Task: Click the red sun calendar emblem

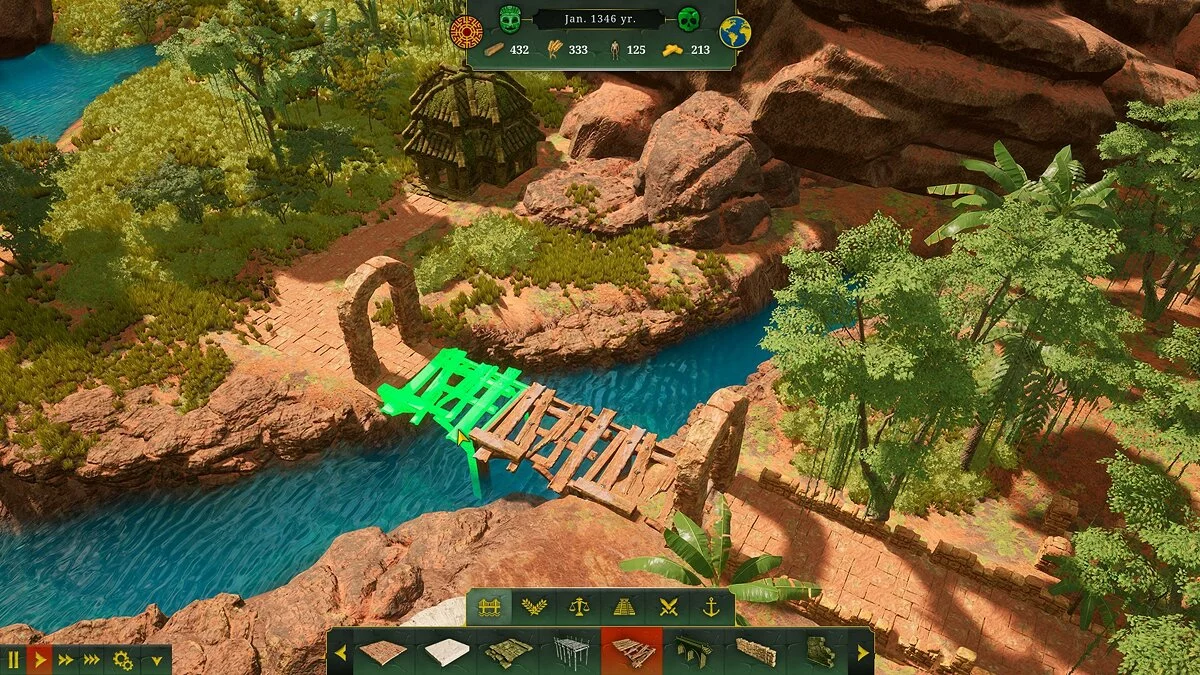Action: tap(466, 31)
